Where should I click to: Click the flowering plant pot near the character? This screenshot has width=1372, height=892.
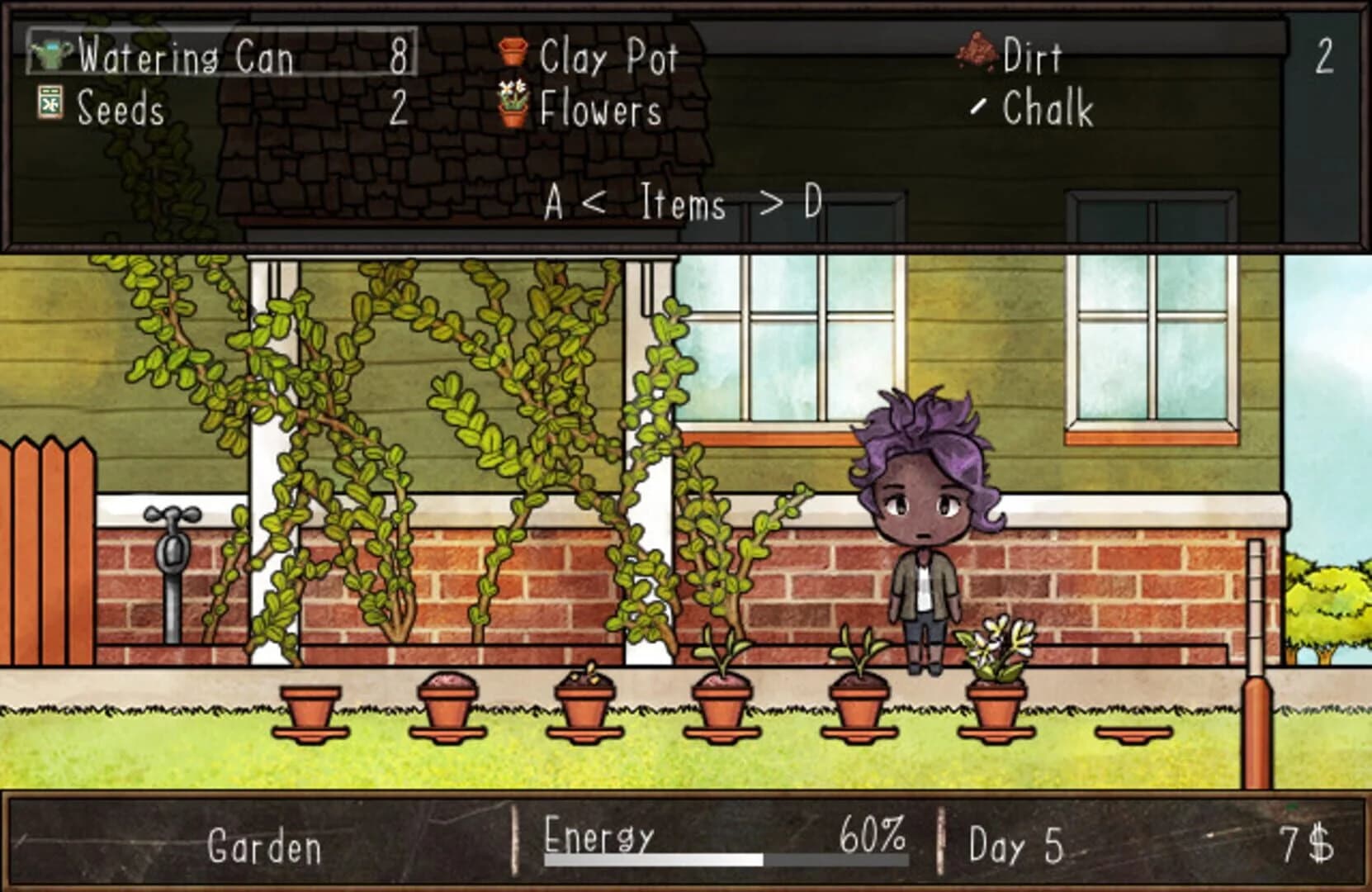[995, 677]
